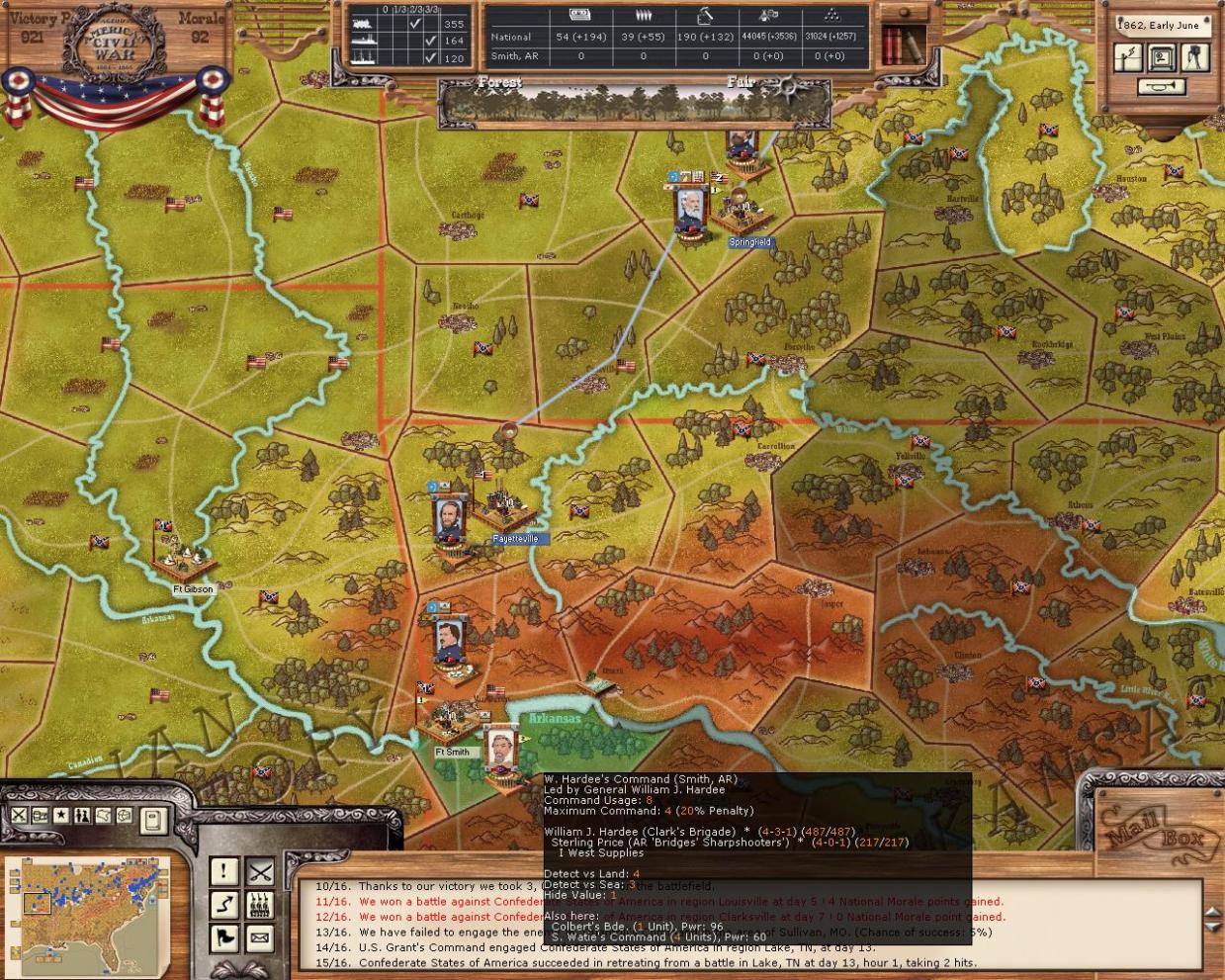Select the general stack at Springfield
The image size is (1225, 980).
689,208
